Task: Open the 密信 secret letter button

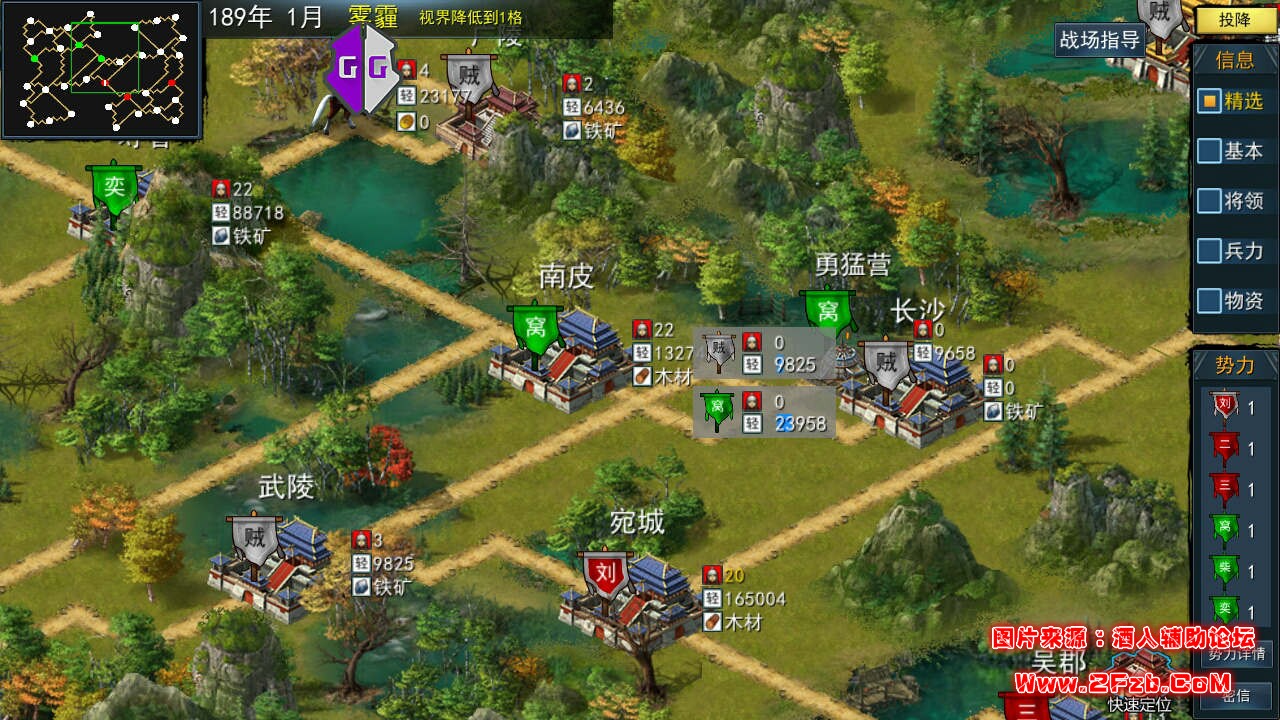Action: [x=1236, y=696]
